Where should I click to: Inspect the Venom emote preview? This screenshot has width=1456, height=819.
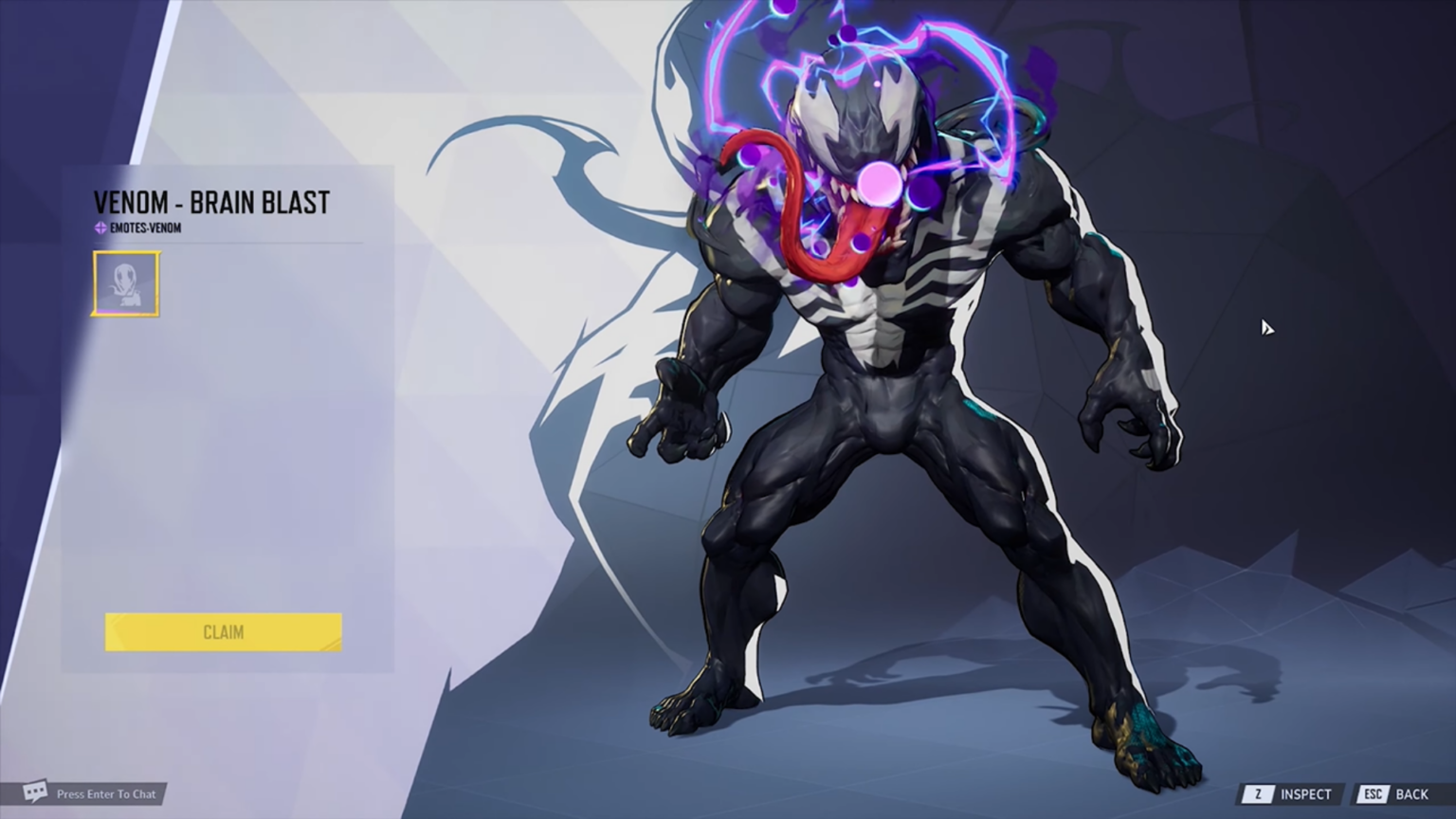coord(1291,794)
